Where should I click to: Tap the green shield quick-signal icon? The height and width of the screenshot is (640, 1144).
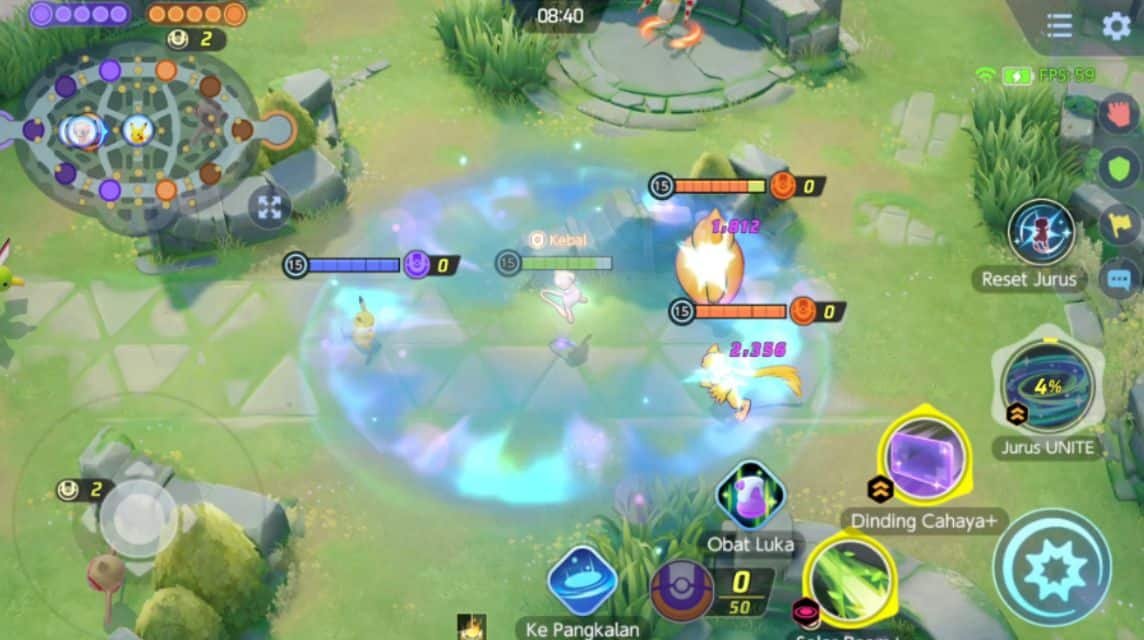pos(1120,168)
